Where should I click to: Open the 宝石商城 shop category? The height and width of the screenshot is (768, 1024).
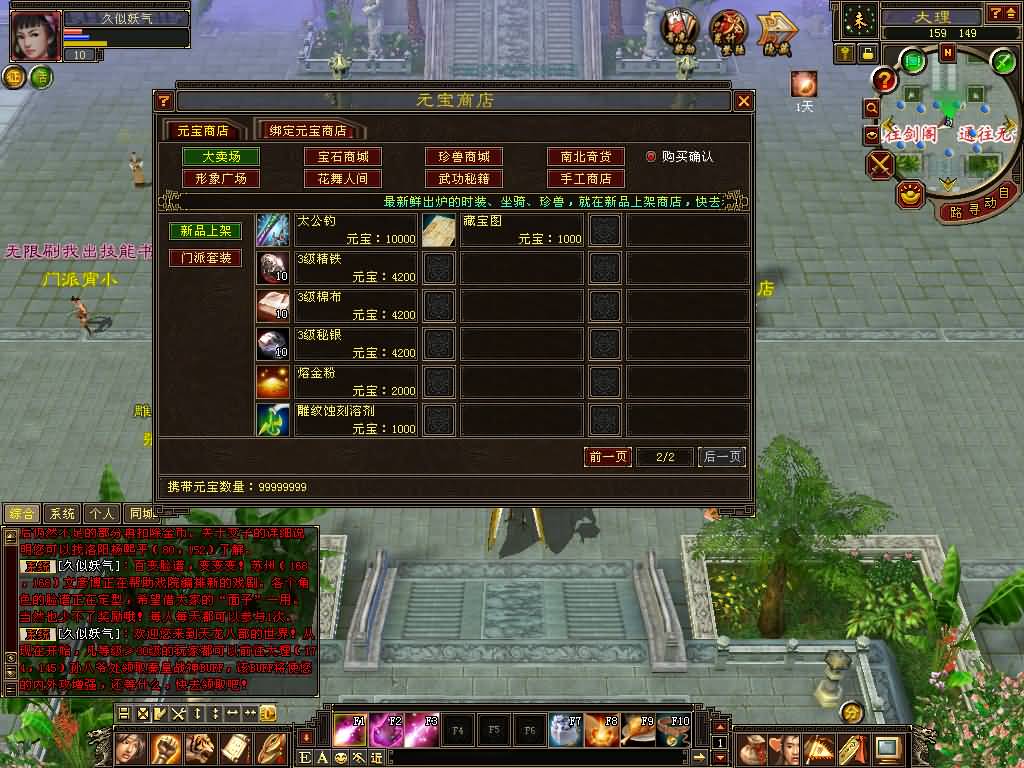tap(343, 157)
